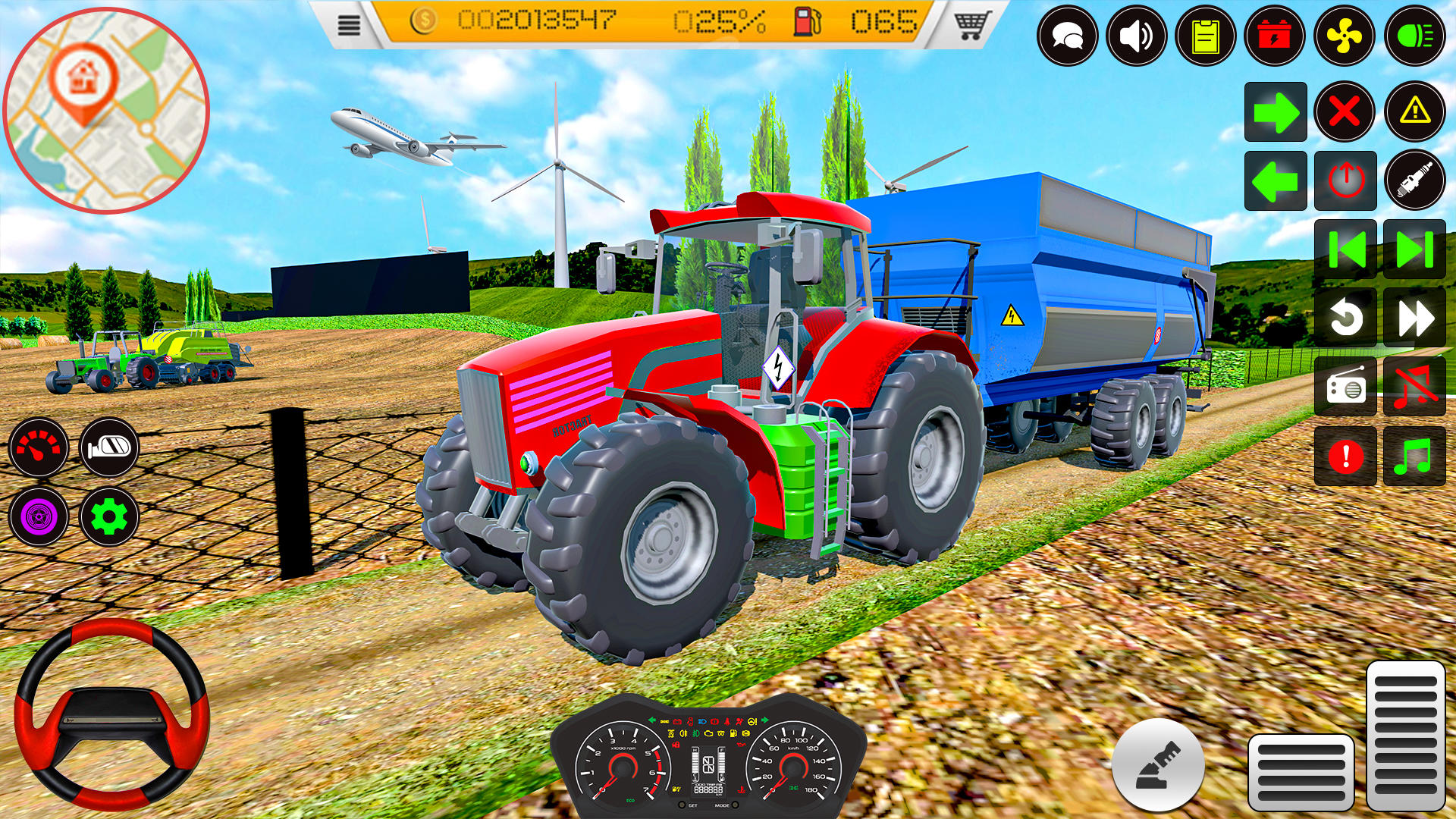Screen dimensions: 1456x819
Task: Skip to next track
Action: coord(1416,250)
